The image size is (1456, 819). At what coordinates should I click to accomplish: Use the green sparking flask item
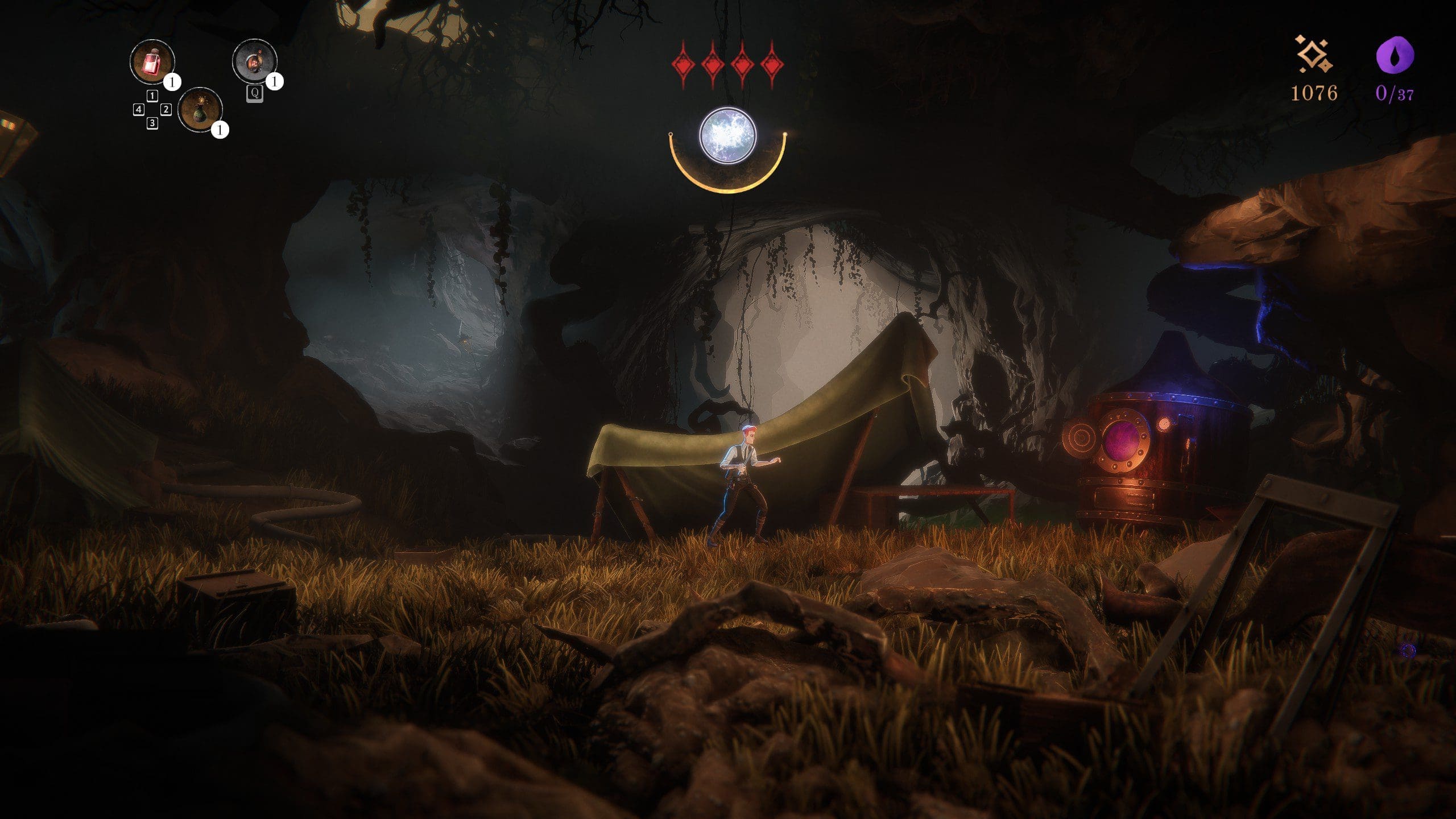[x=200, y=110]
